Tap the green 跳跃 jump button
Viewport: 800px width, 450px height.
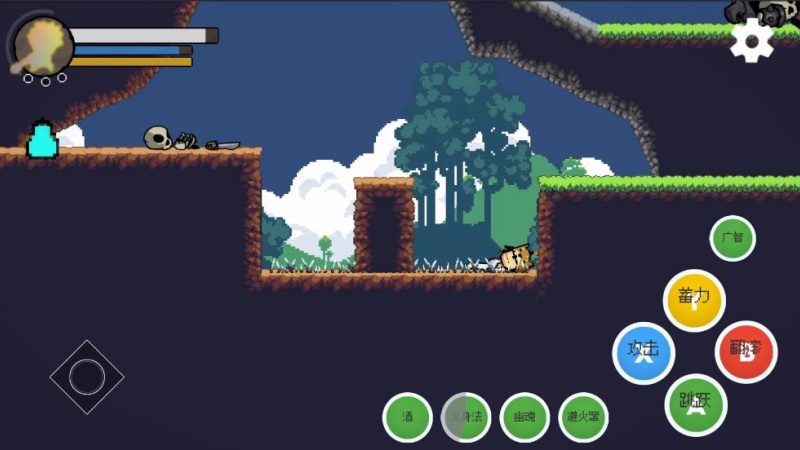tap(696, 404)
